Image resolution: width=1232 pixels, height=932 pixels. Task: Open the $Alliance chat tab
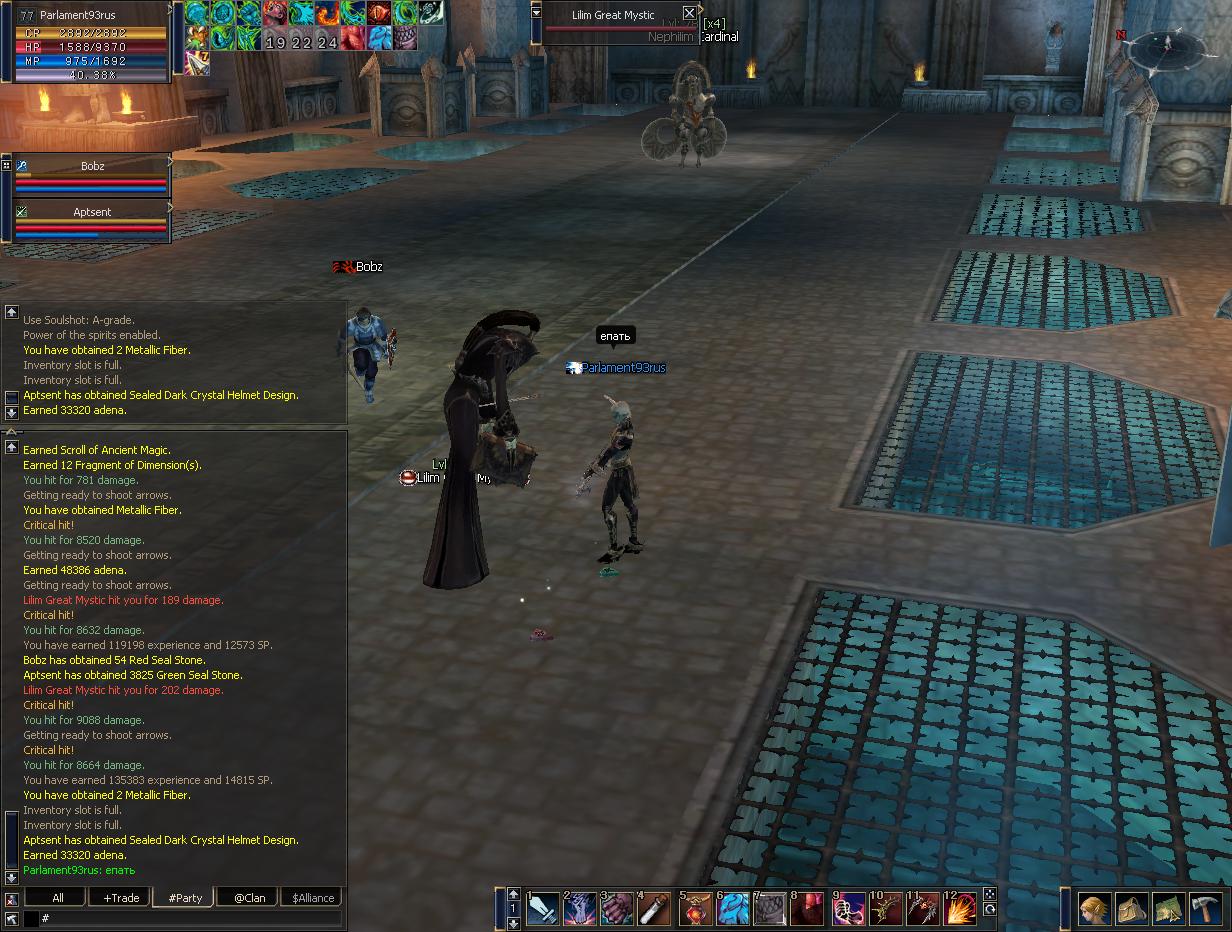[x=312, y=897]
